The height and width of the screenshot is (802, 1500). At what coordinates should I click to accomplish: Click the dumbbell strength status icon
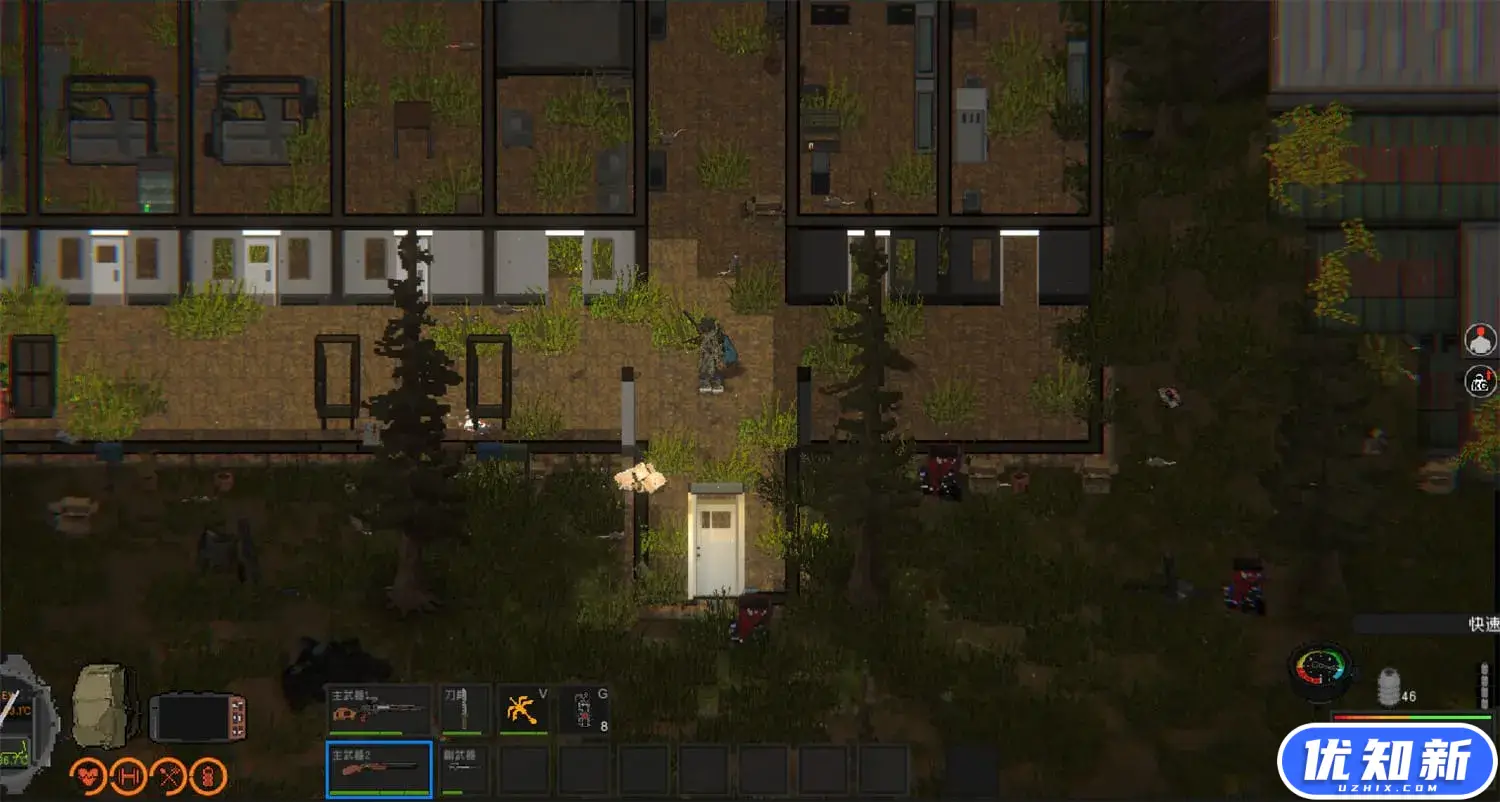(x=128, y=777)
